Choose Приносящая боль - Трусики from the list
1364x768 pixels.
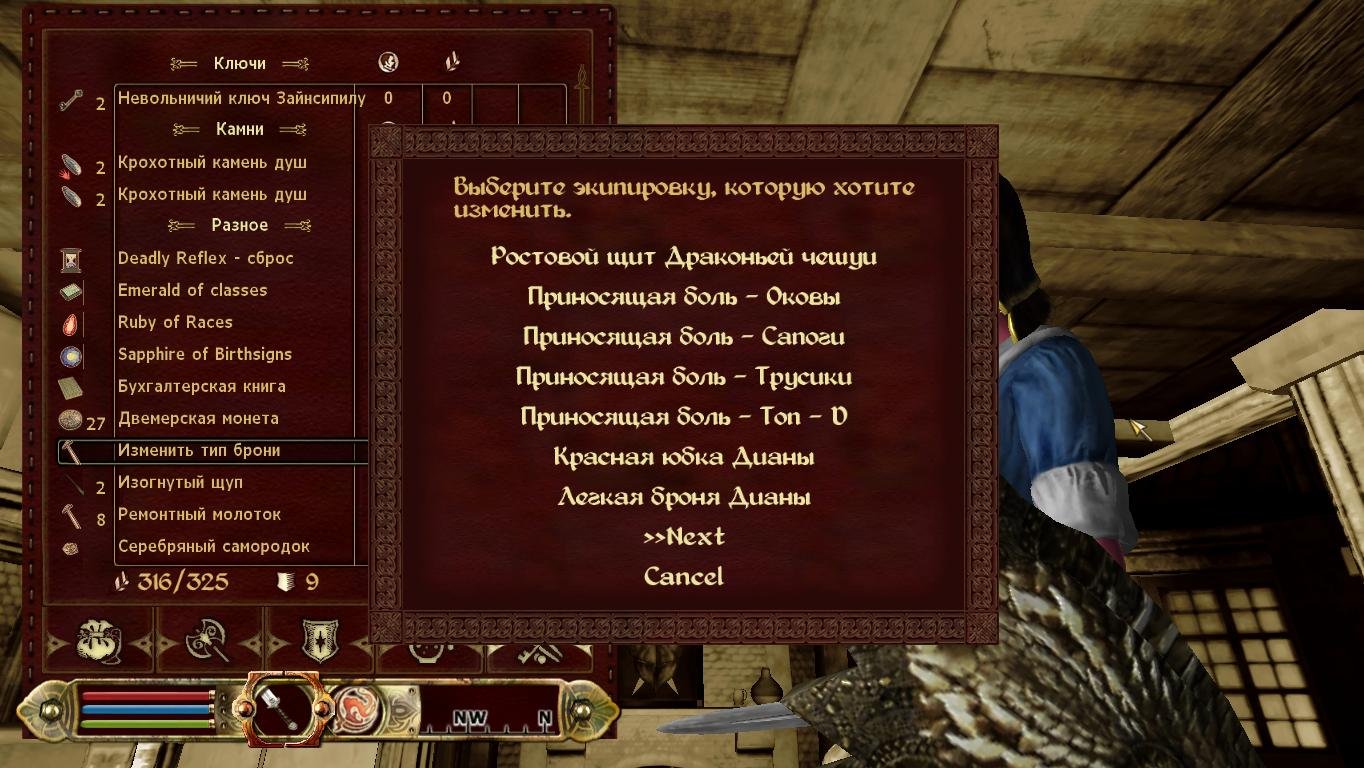pos(683,375)
